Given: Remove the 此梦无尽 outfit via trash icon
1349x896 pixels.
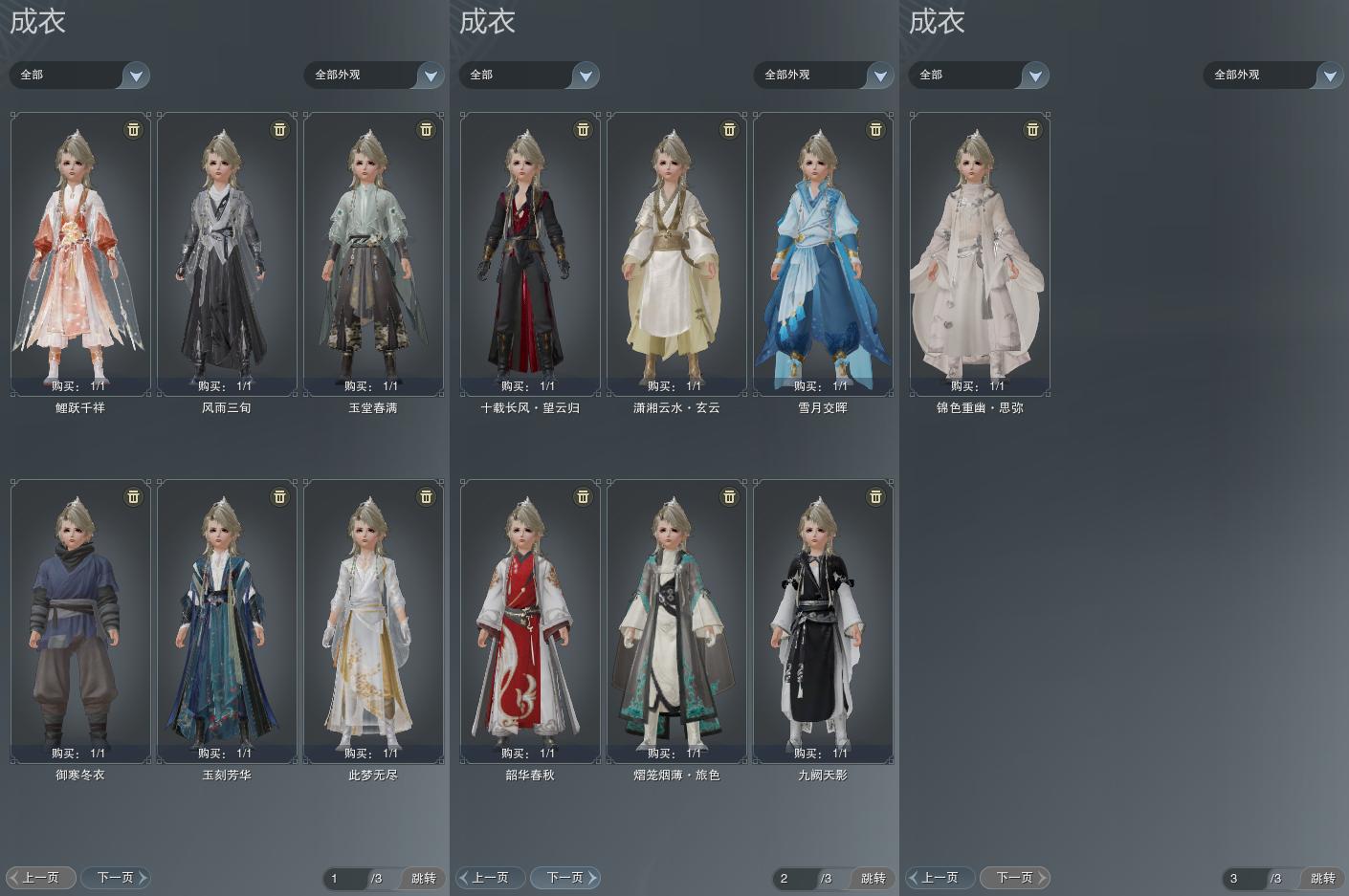Looking at the screenshot, I should [x=427, y=496].
